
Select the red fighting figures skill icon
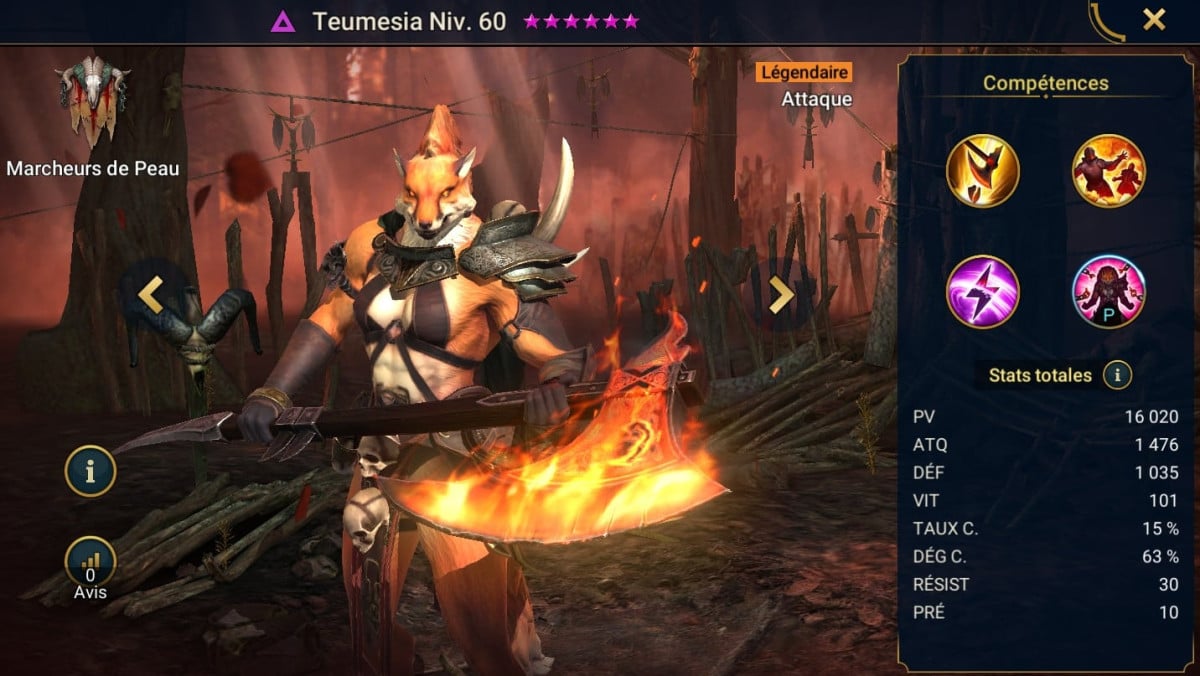pyautogui.click(x=1109, y=171)
